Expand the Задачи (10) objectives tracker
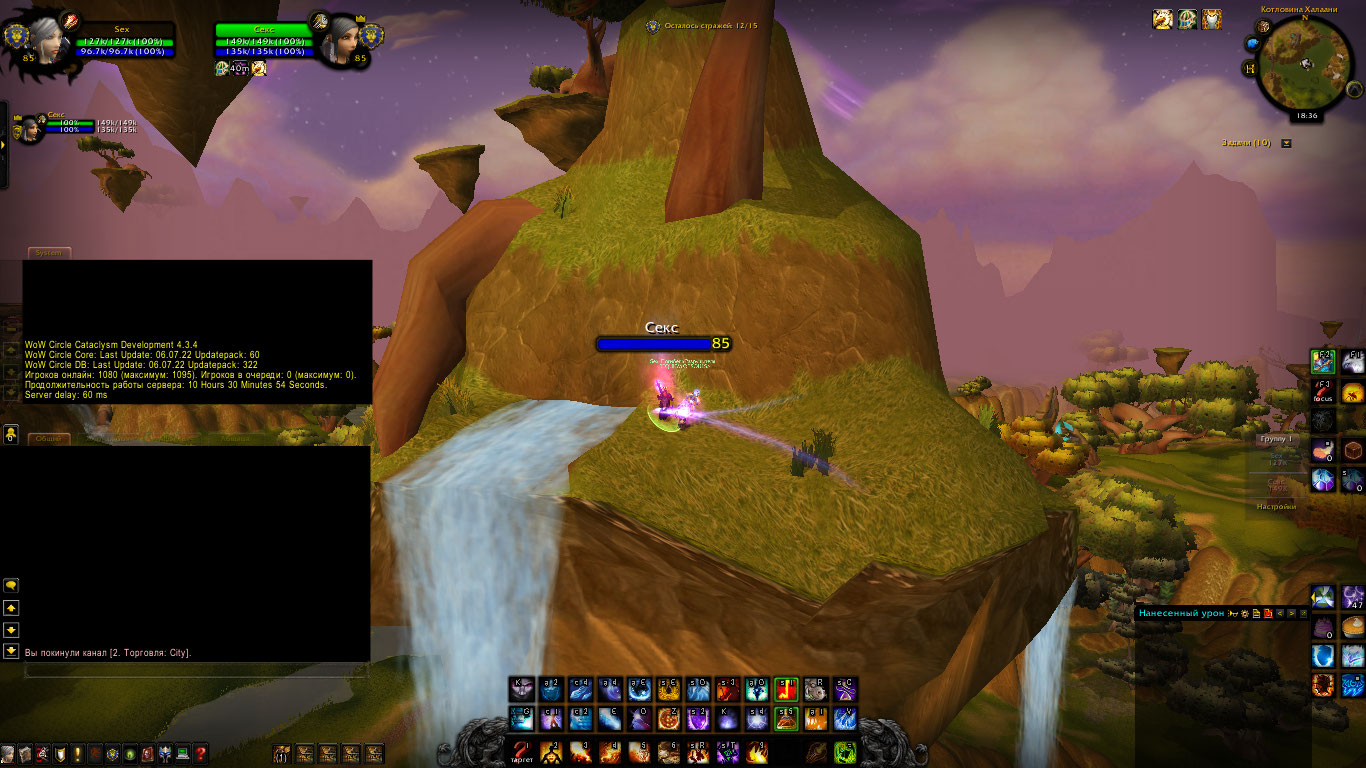The height and width of the screenshot is (768, 1366). click(x=1286, y=143)
